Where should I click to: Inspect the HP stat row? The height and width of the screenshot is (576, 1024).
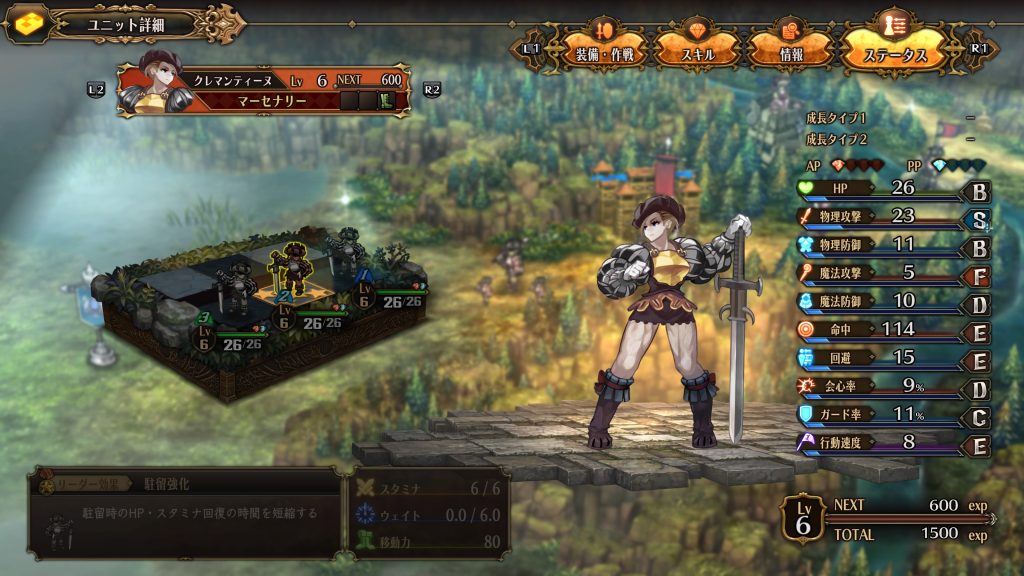(x=880, y=188)
